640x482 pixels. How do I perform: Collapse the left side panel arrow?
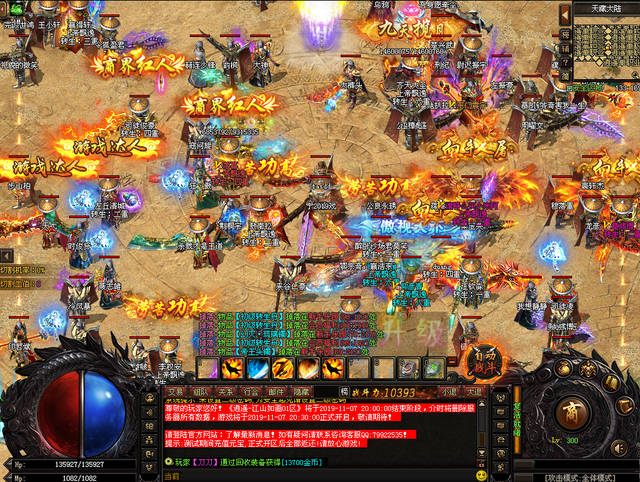pyautogui.click(x=5, y=256)
